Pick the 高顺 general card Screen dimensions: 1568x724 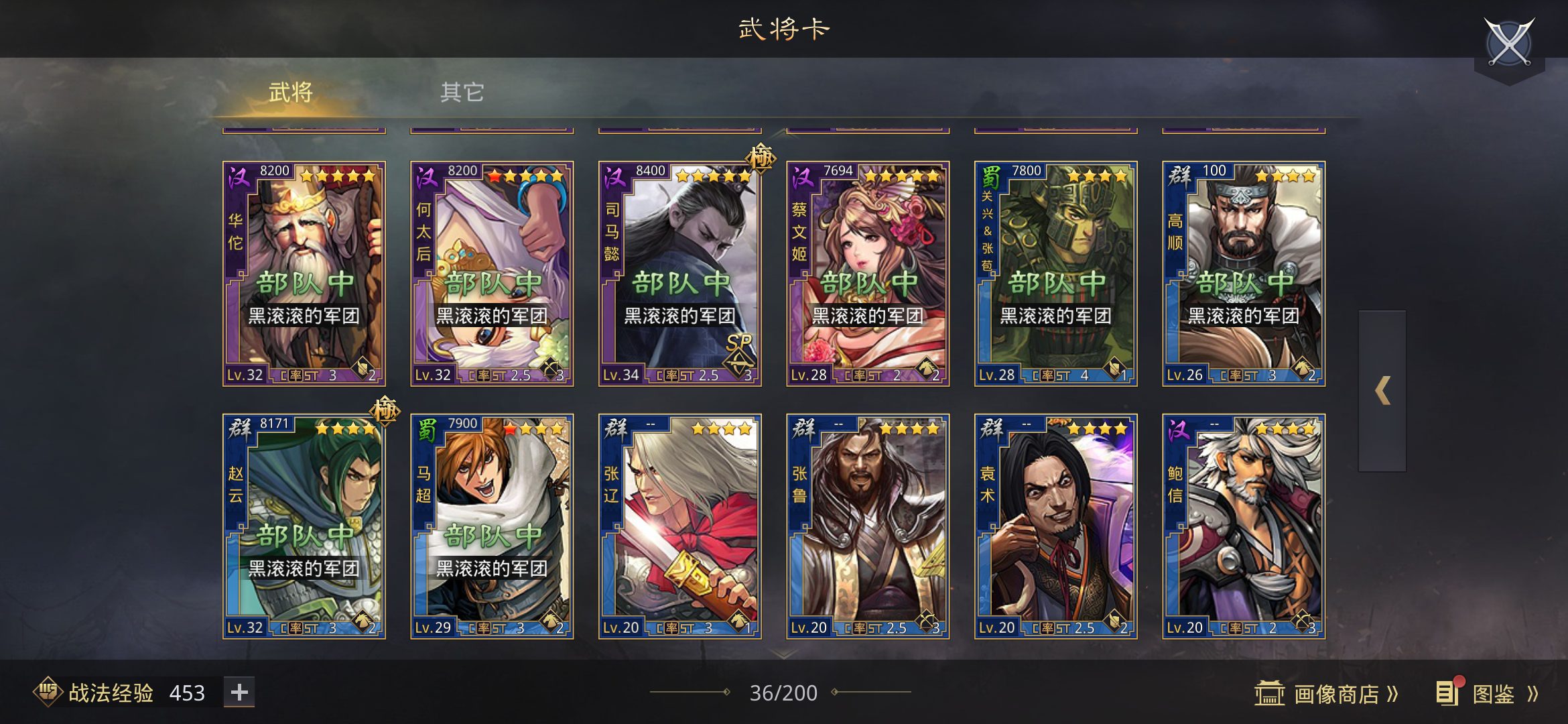(1244, 274)
